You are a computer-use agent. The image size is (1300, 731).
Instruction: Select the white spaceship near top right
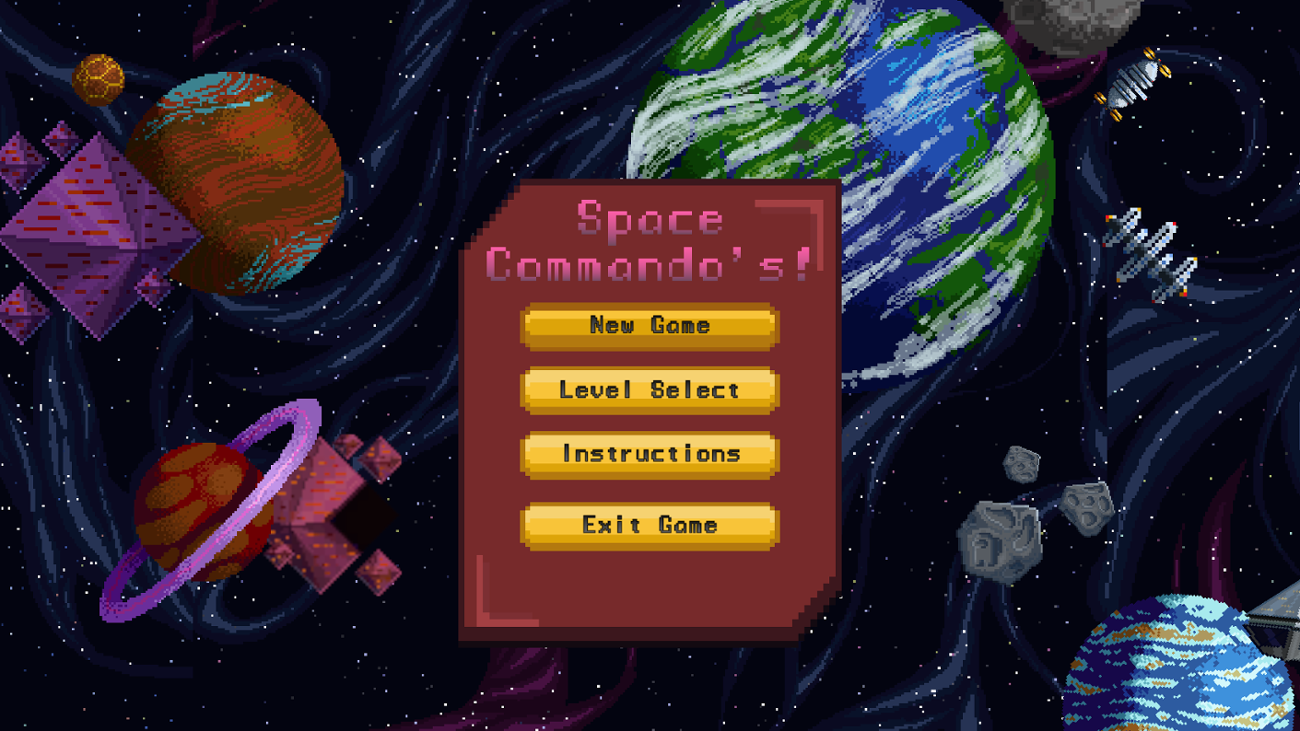coord(1135,85)
